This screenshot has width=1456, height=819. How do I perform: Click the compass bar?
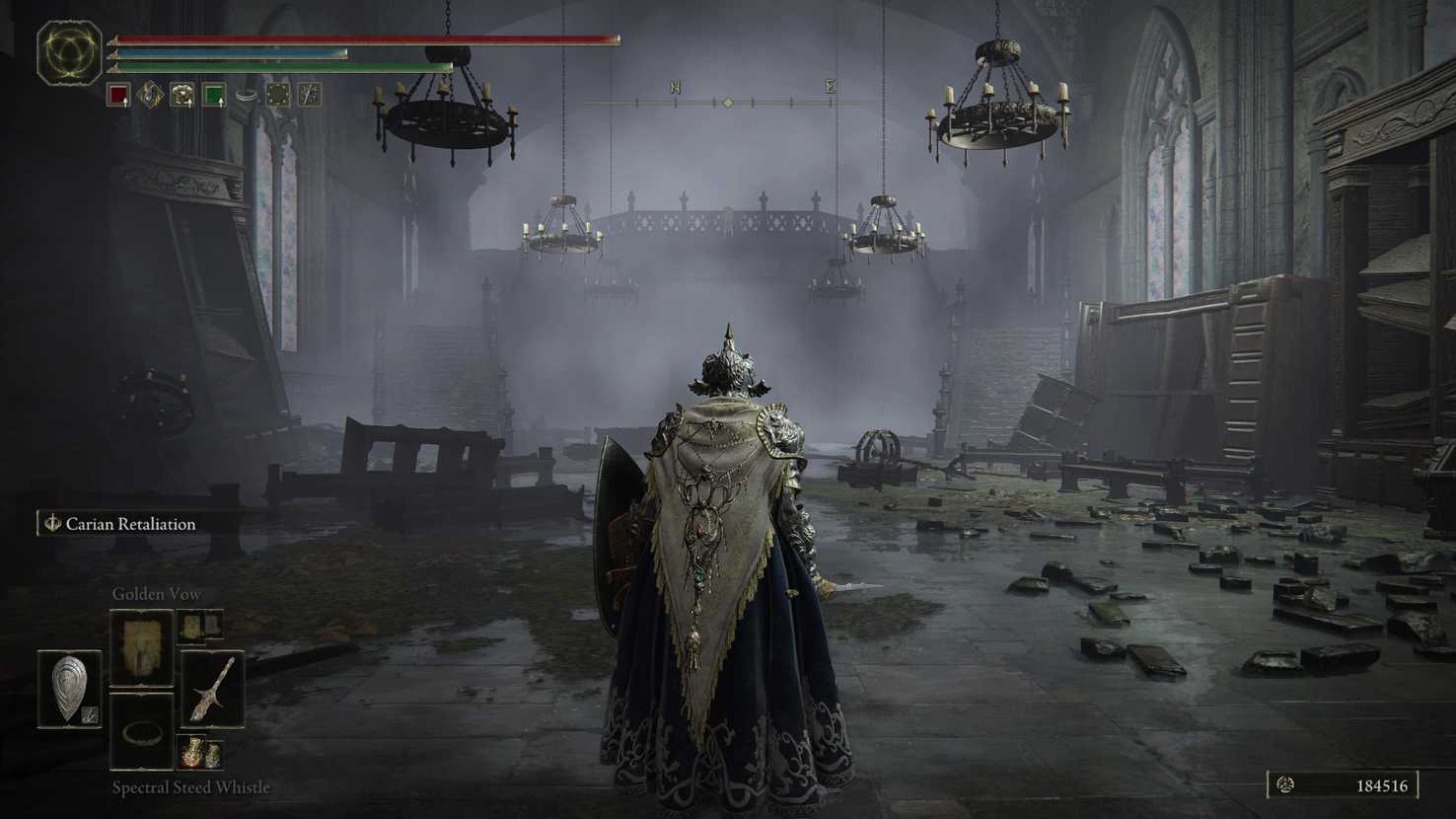pyautogui.click(x=728, y=102)
